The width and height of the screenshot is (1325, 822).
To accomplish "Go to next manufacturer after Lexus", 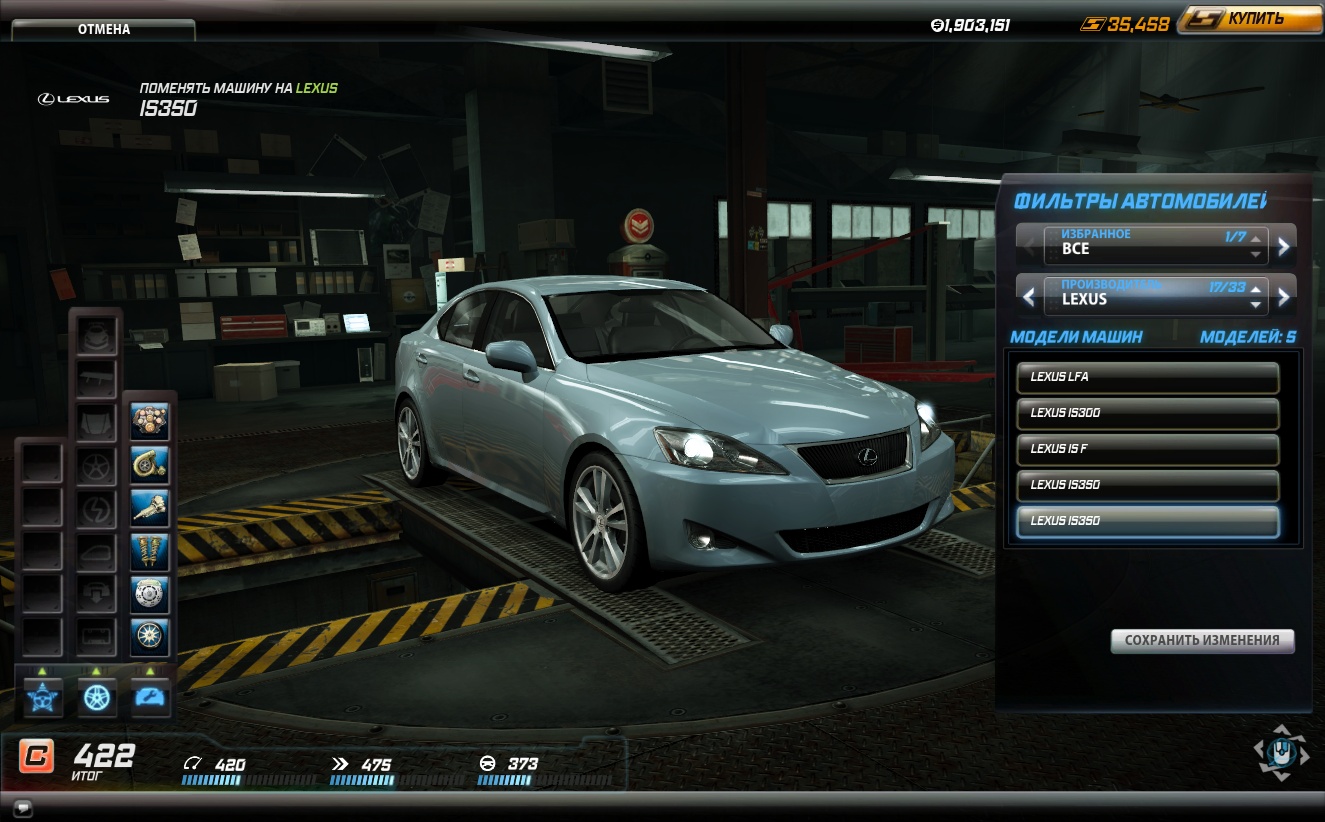I will [1284, 295].
